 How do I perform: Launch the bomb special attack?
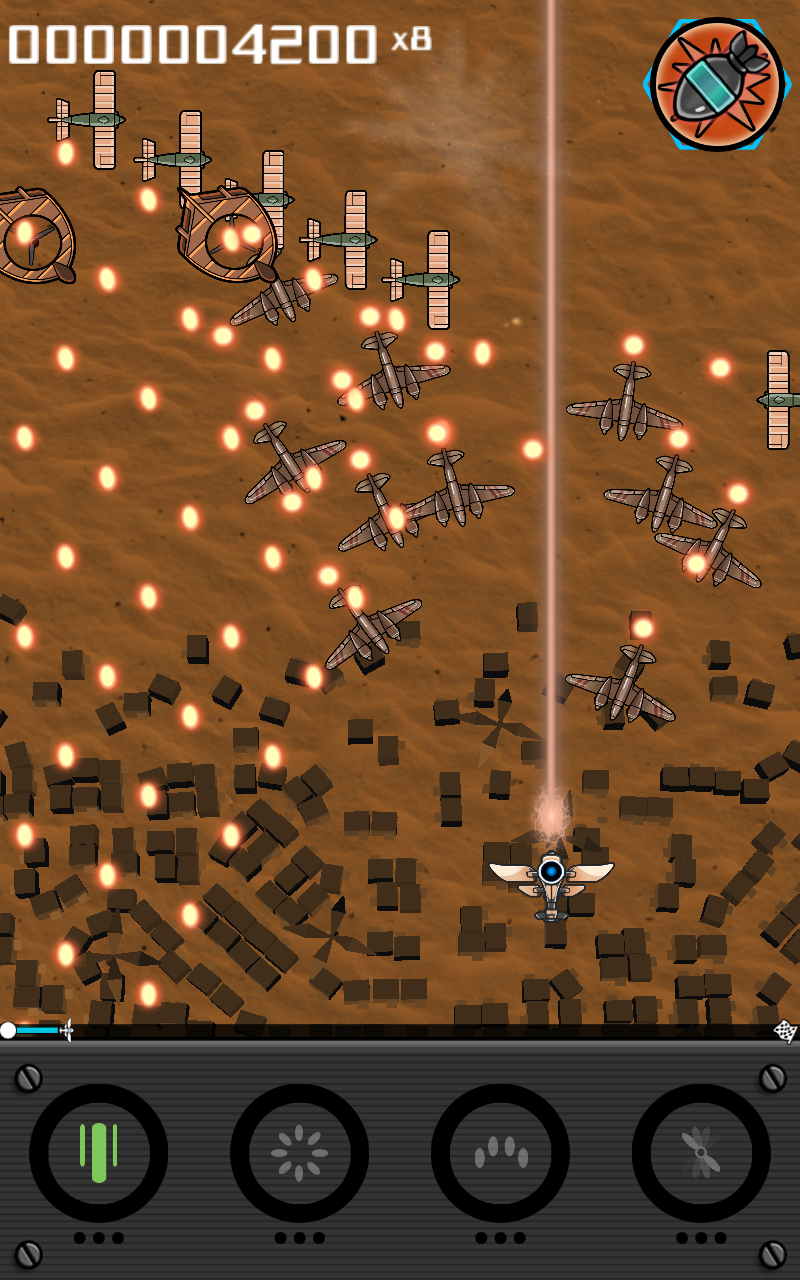pyautogui.click(x=716, y=84)
